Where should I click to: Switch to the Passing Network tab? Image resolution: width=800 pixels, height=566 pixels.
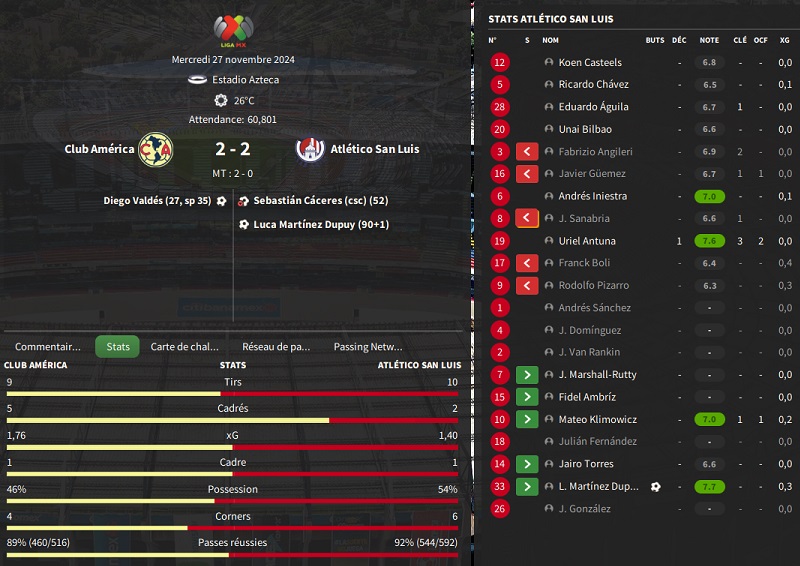point(367,347)
